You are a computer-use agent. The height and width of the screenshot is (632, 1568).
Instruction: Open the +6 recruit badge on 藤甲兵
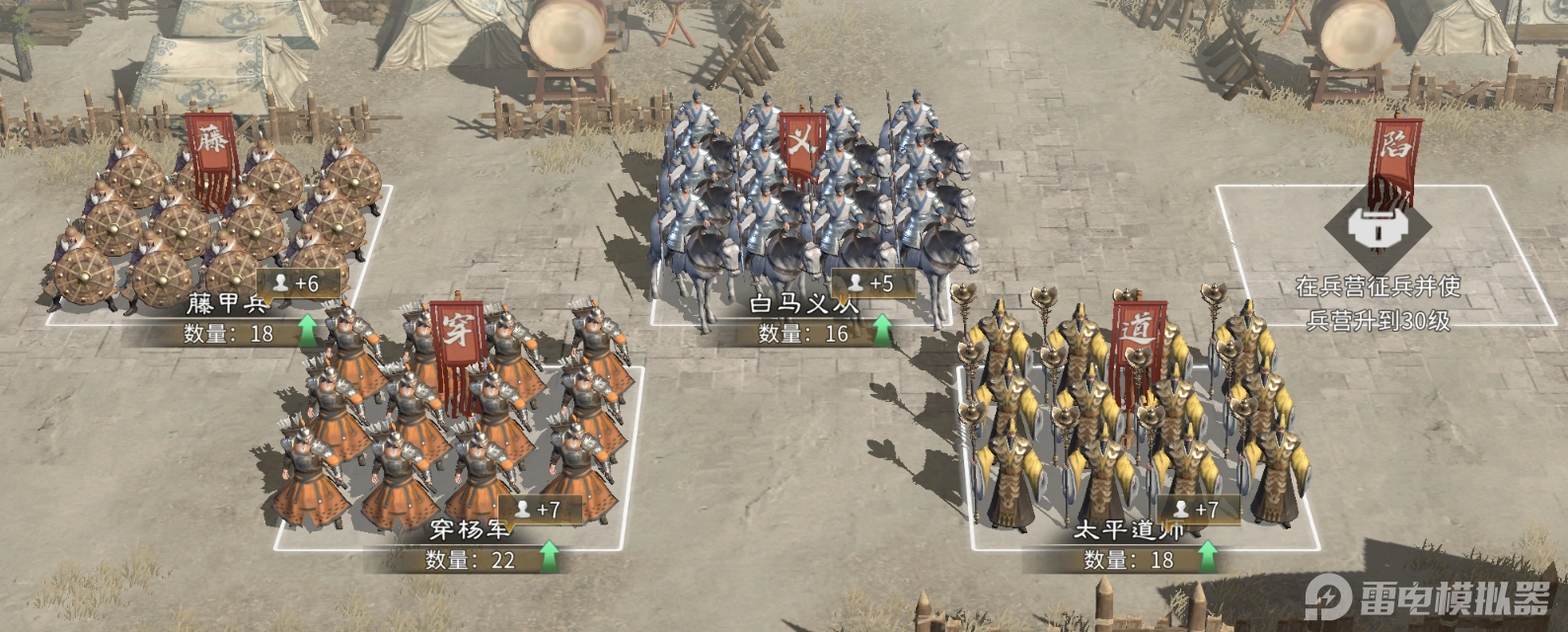click(298, 282)
